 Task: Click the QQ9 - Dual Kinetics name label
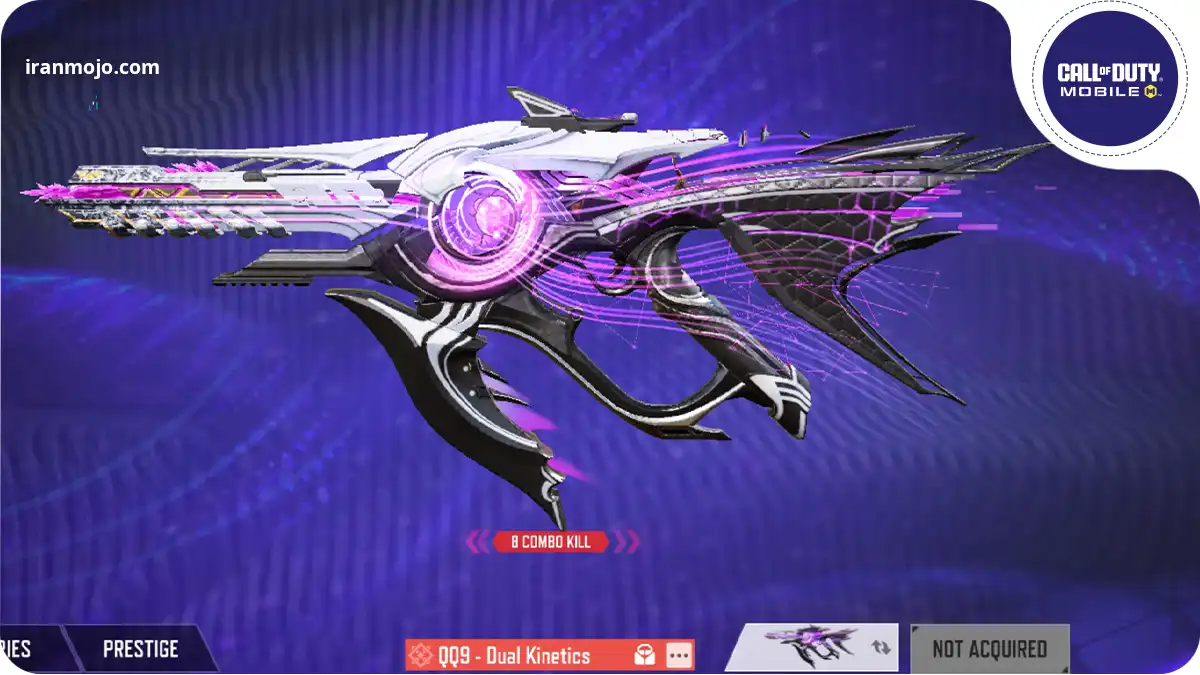tap(516, 656)
